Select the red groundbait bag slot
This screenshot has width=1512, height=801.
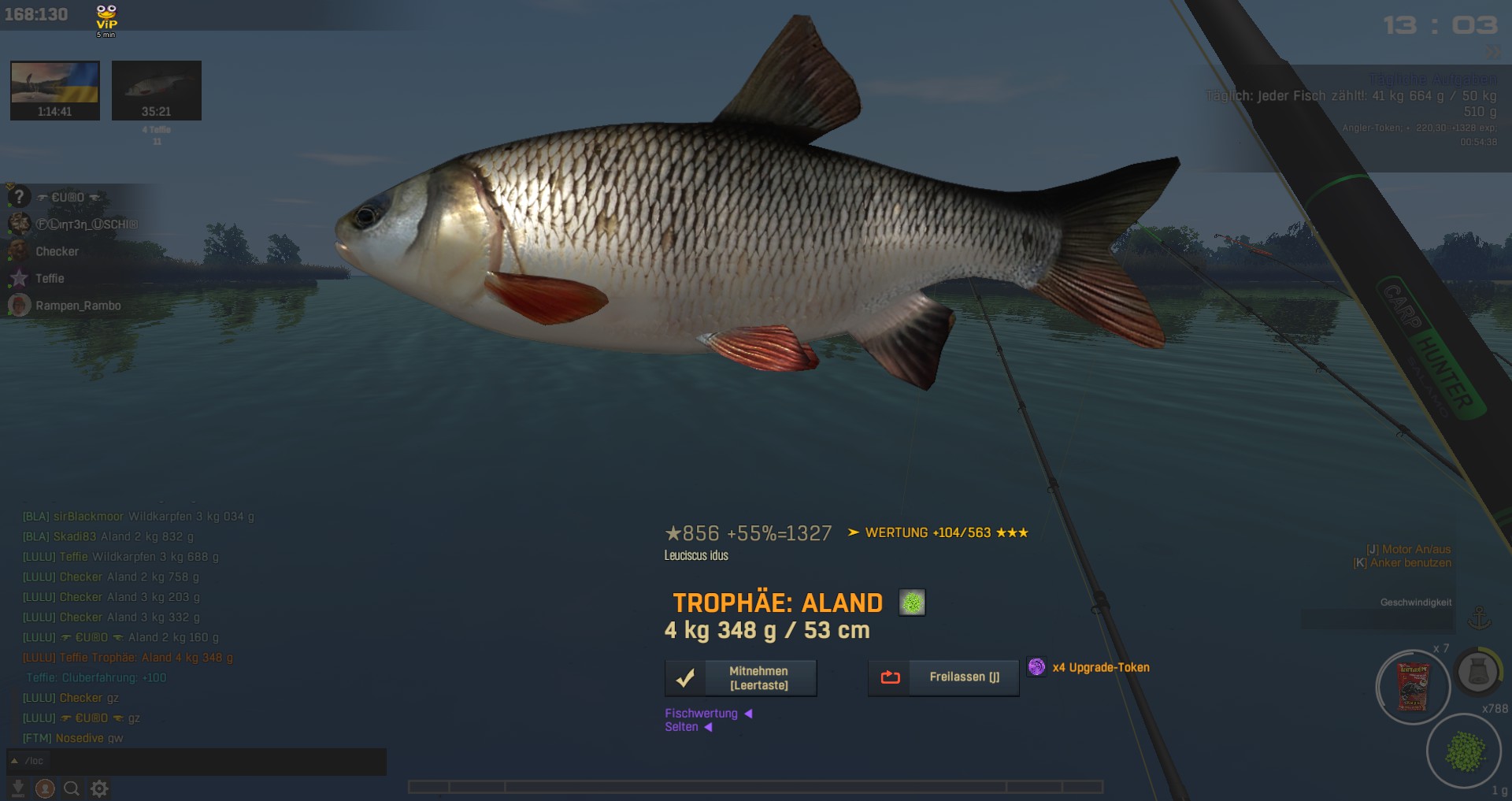click(x=1413, y=687)
